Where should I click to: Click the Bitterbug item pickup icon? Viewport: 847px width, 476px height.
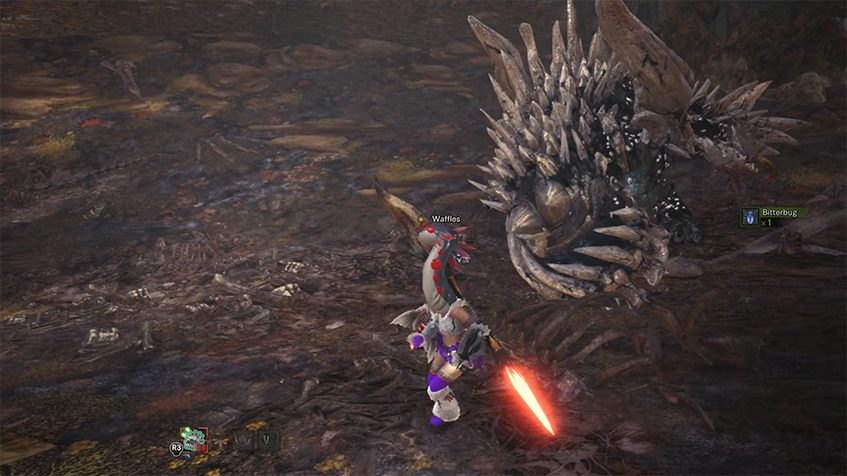[x=749, y=216]
